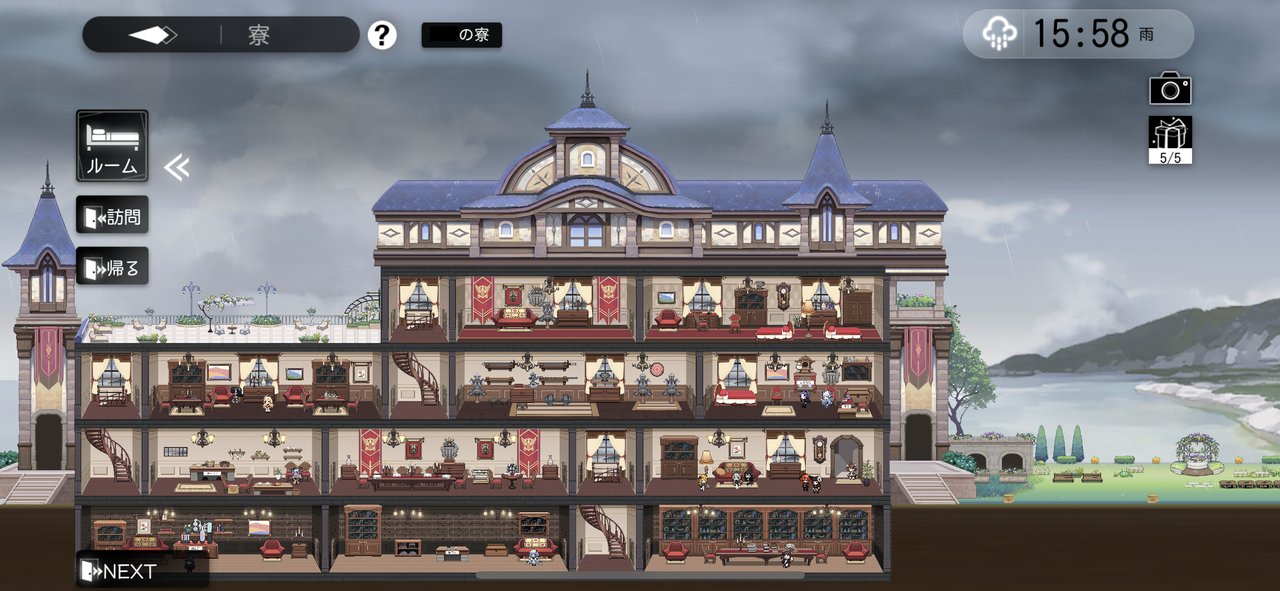1280x591 pixels.
Task: Select the 訪問 visit button
Action: pyautogui.click(x=112, y=215)
